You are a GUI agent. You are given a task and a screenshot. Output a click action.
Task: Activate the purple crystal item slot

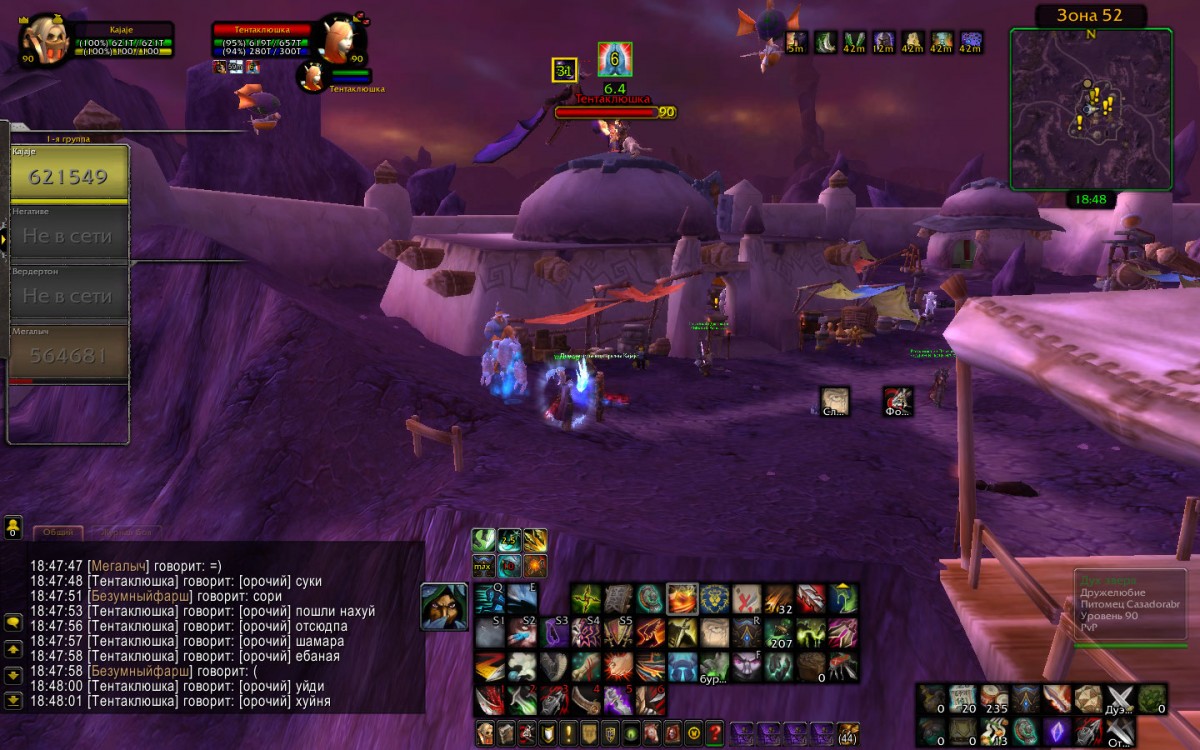[1056, 731]
